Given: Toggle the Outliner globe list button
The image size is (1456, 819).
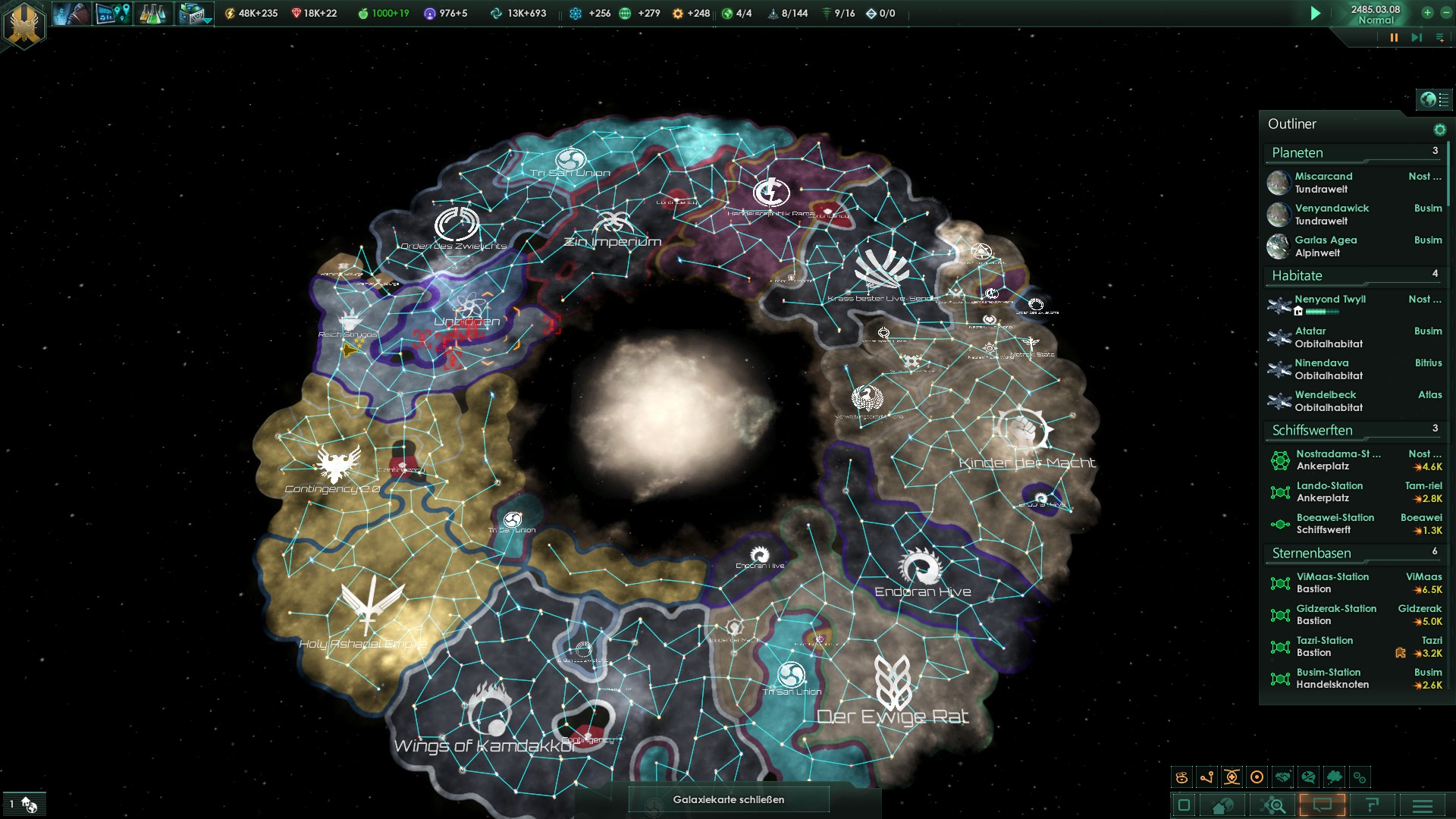Looking at the screenshot, I should click(x=1434, y=99).
